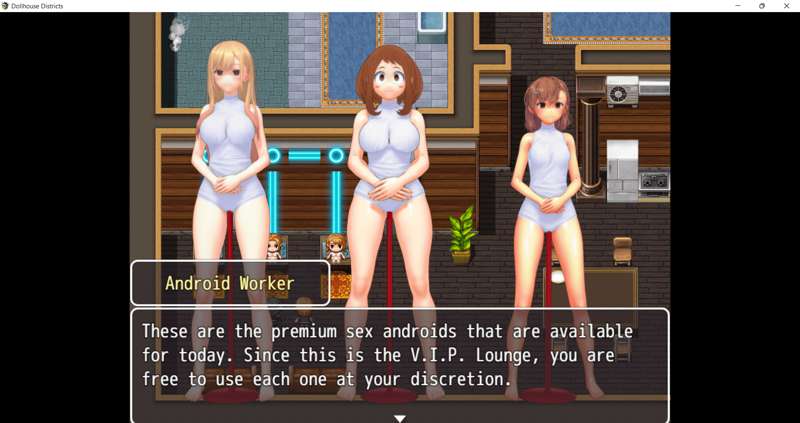The image size is (800, 423).
Task: Restore down the game window
Action: pos(762,6)
